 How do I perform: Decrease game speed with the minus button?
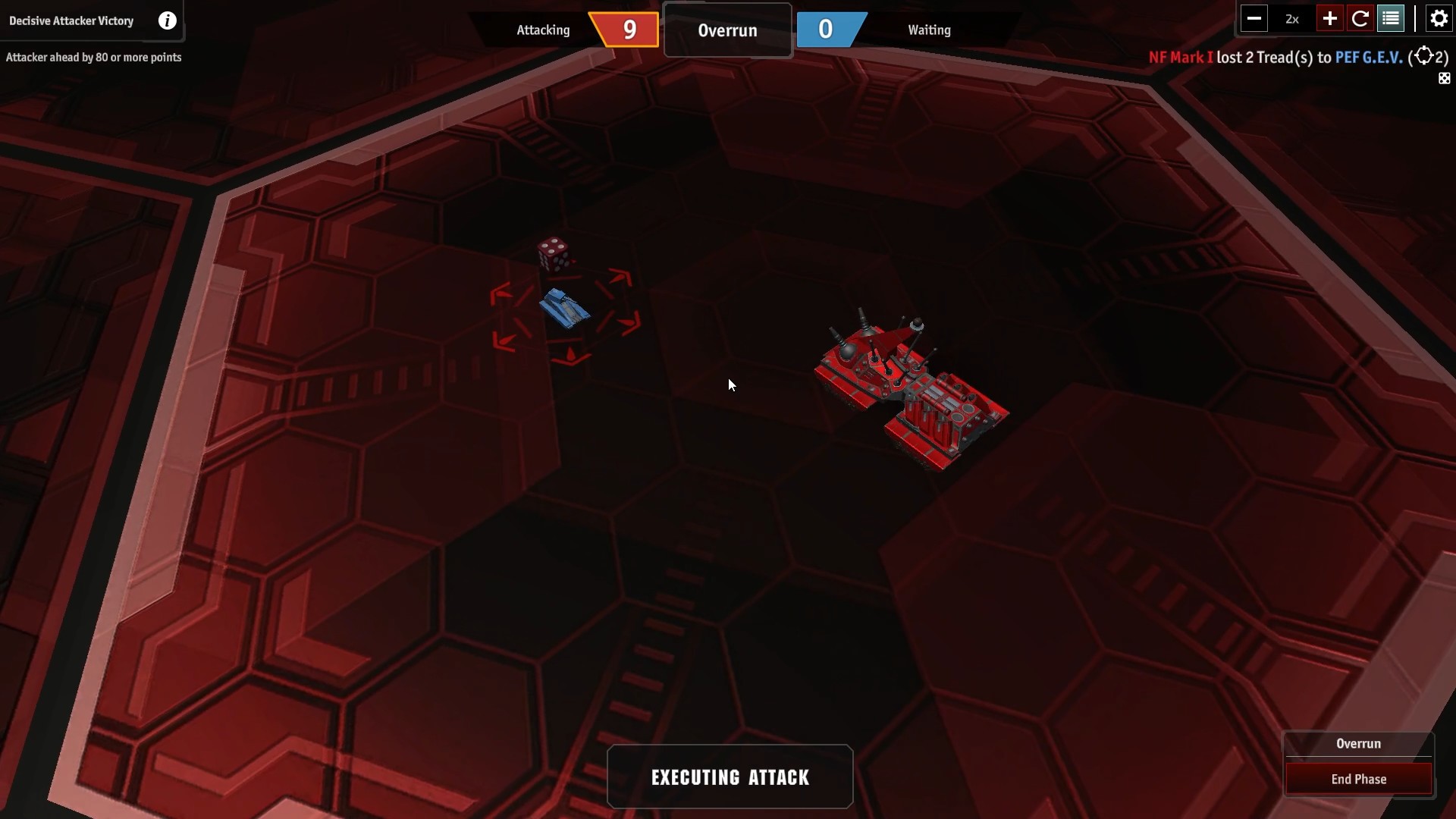1254,19
